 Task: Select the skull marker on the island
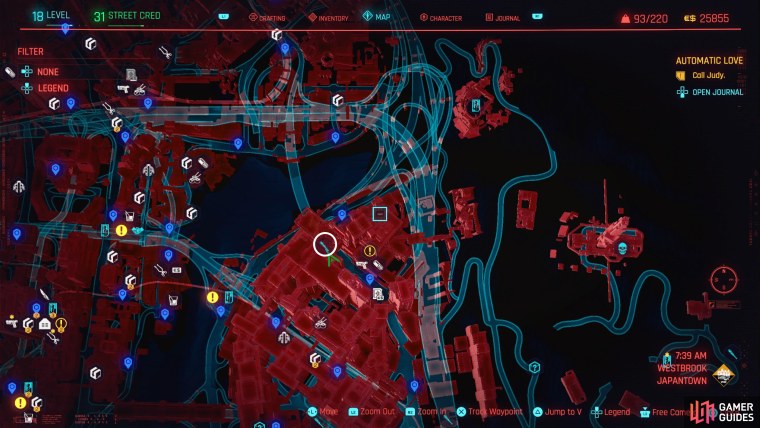622,247
